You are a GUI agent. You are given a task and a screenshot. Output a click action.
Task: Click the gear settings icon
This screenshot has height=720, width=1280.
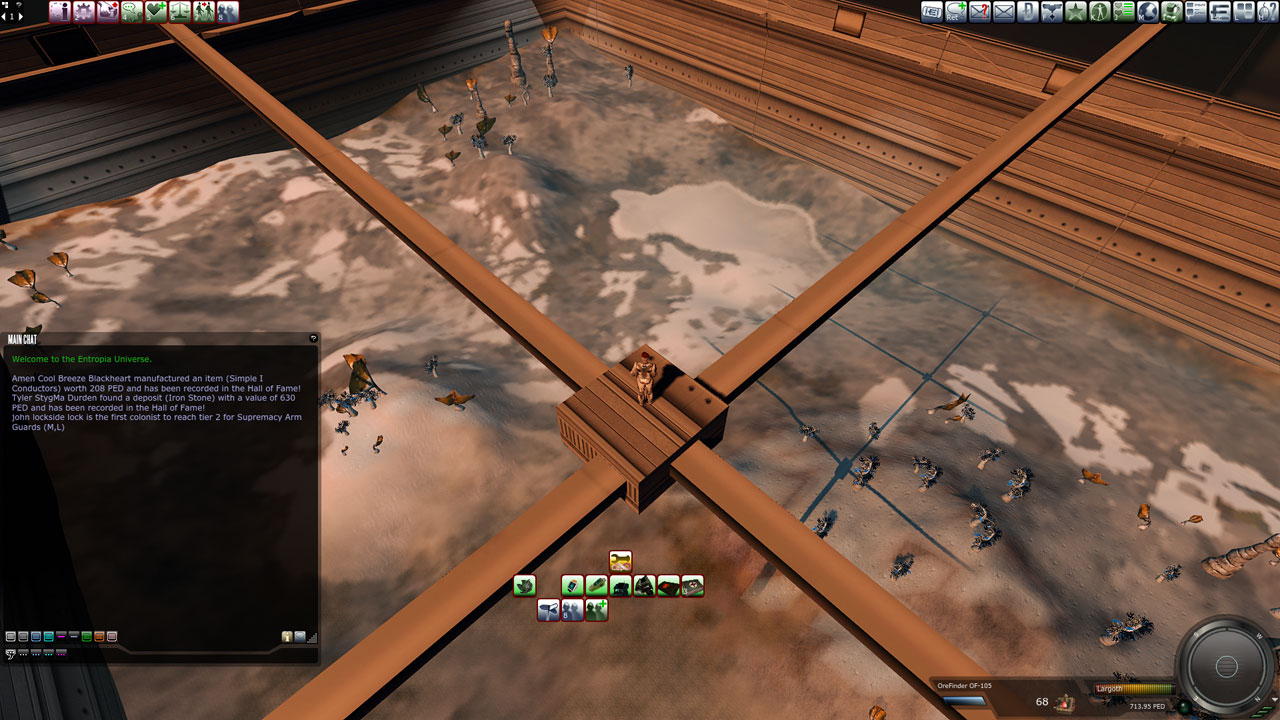click(84, 12)
